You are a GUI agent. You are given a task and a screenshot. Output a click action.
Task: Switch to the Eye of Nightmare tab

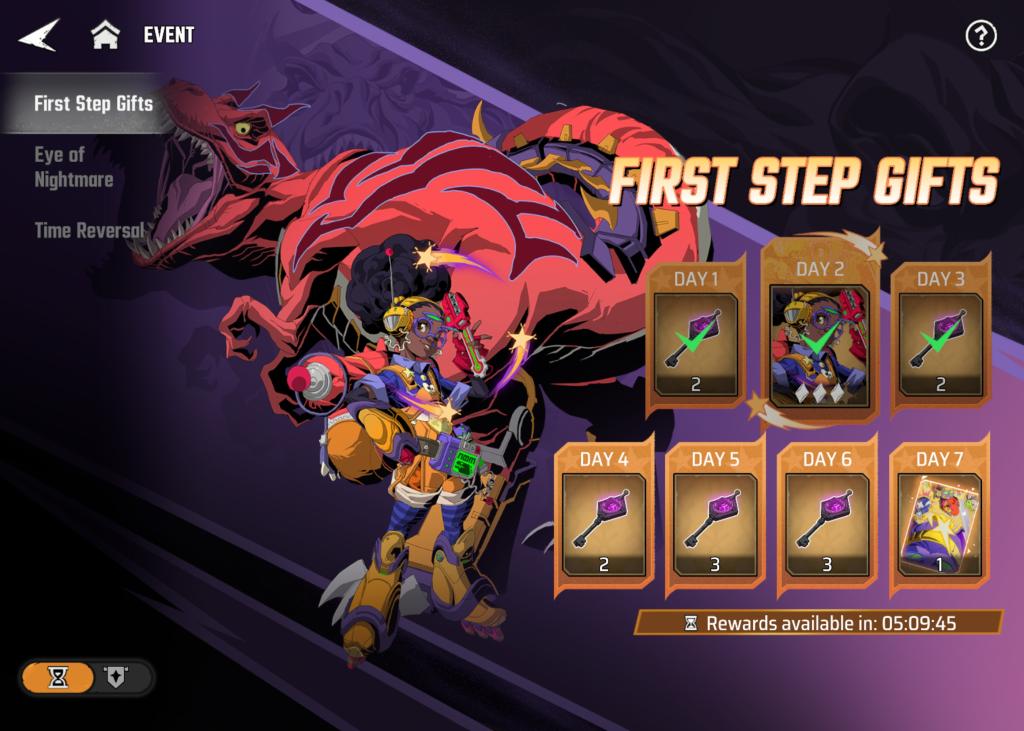[x=74, y=167]
